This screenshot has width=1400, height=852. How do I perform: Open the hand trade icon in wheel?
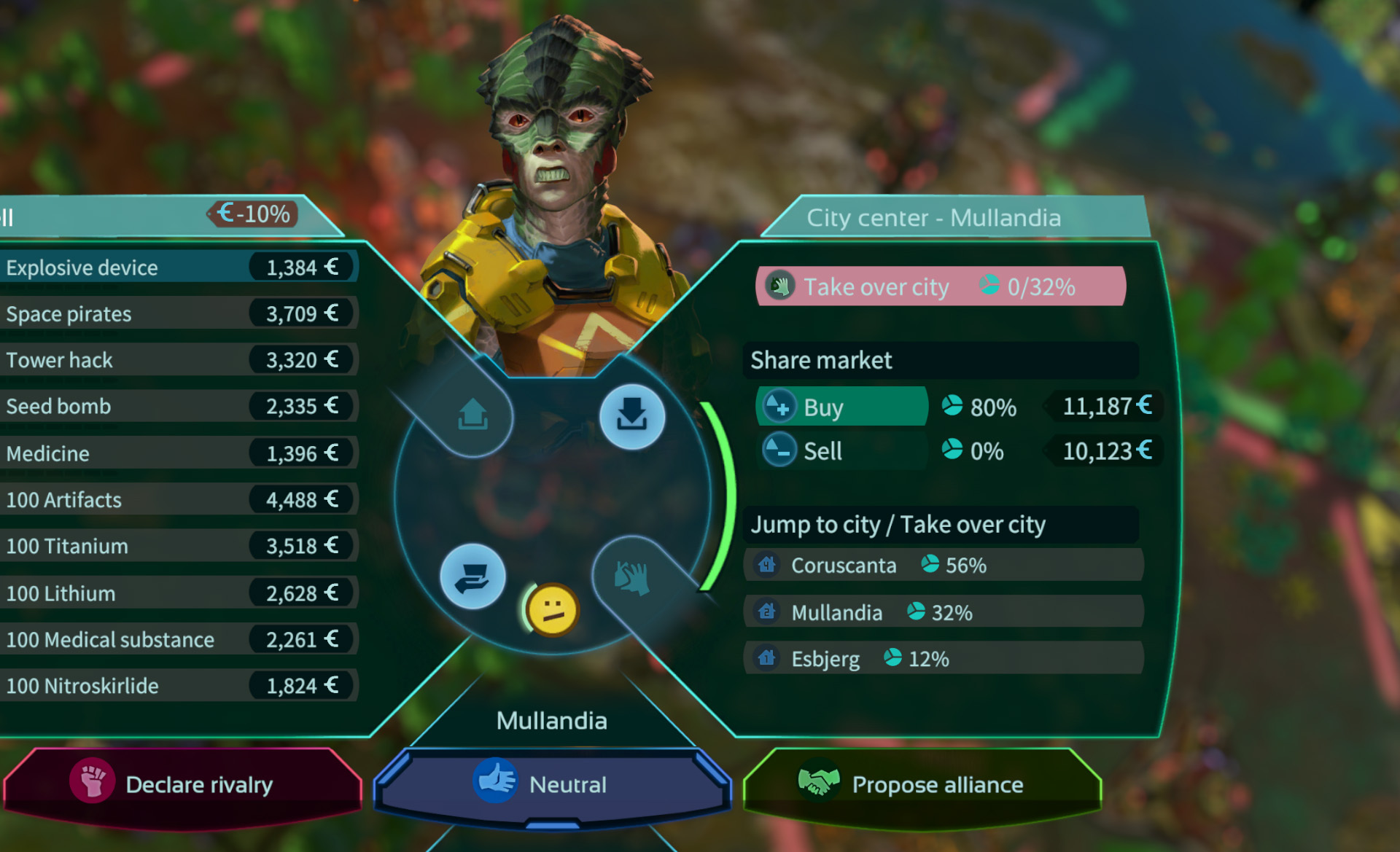coord(472,577)
